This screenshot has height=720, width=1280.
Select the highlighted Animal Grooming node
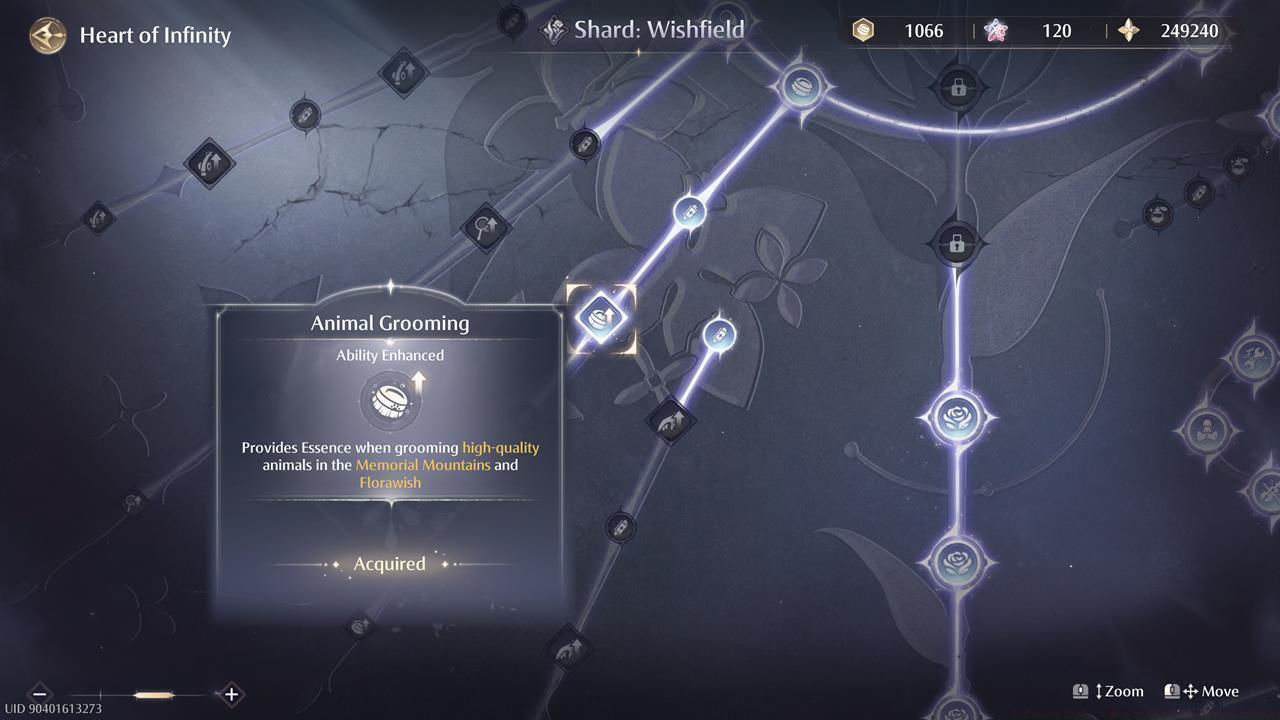pos(602,317)
